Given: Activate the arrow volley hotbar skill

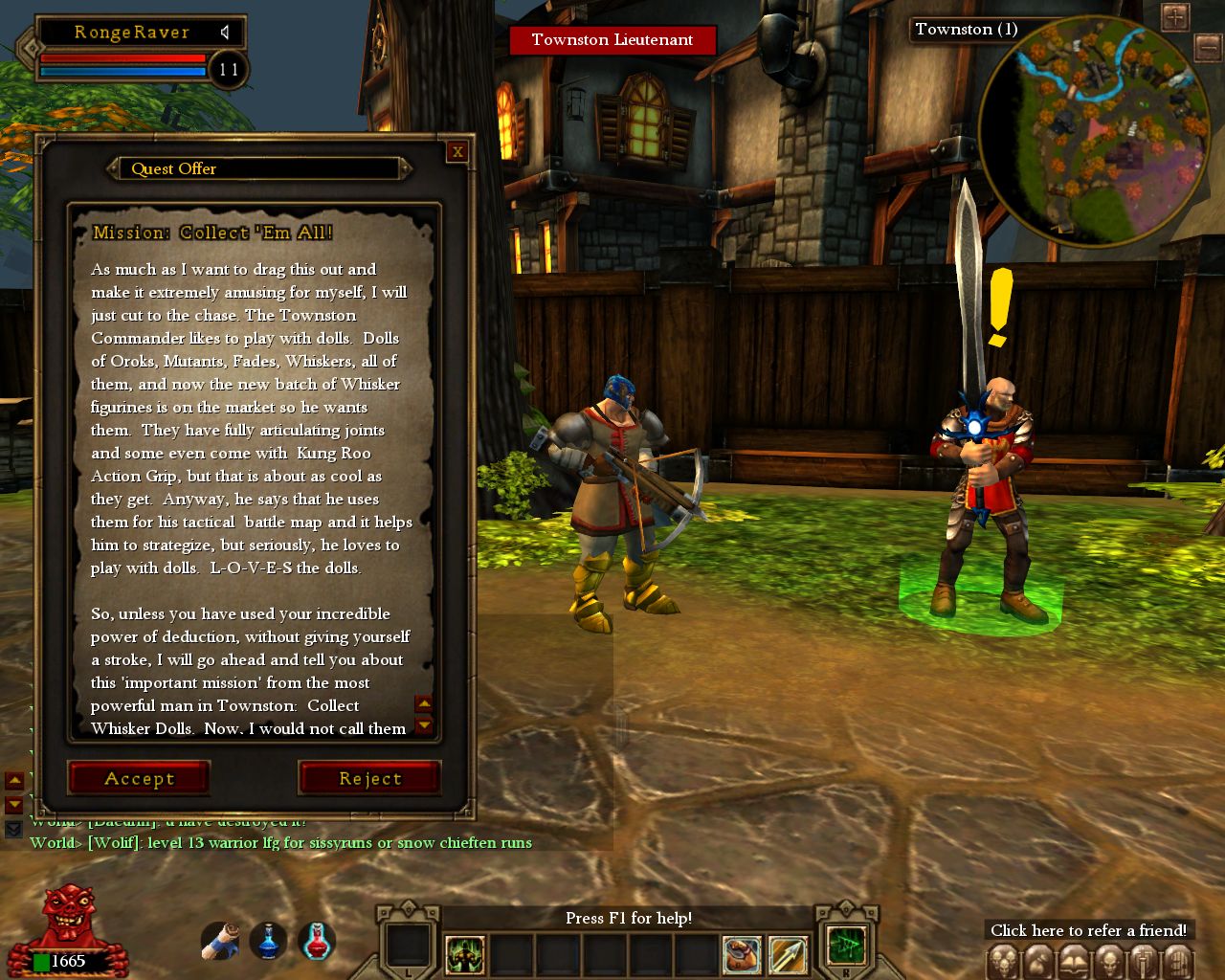Looking at the screenshot, I should pos(789,953).
